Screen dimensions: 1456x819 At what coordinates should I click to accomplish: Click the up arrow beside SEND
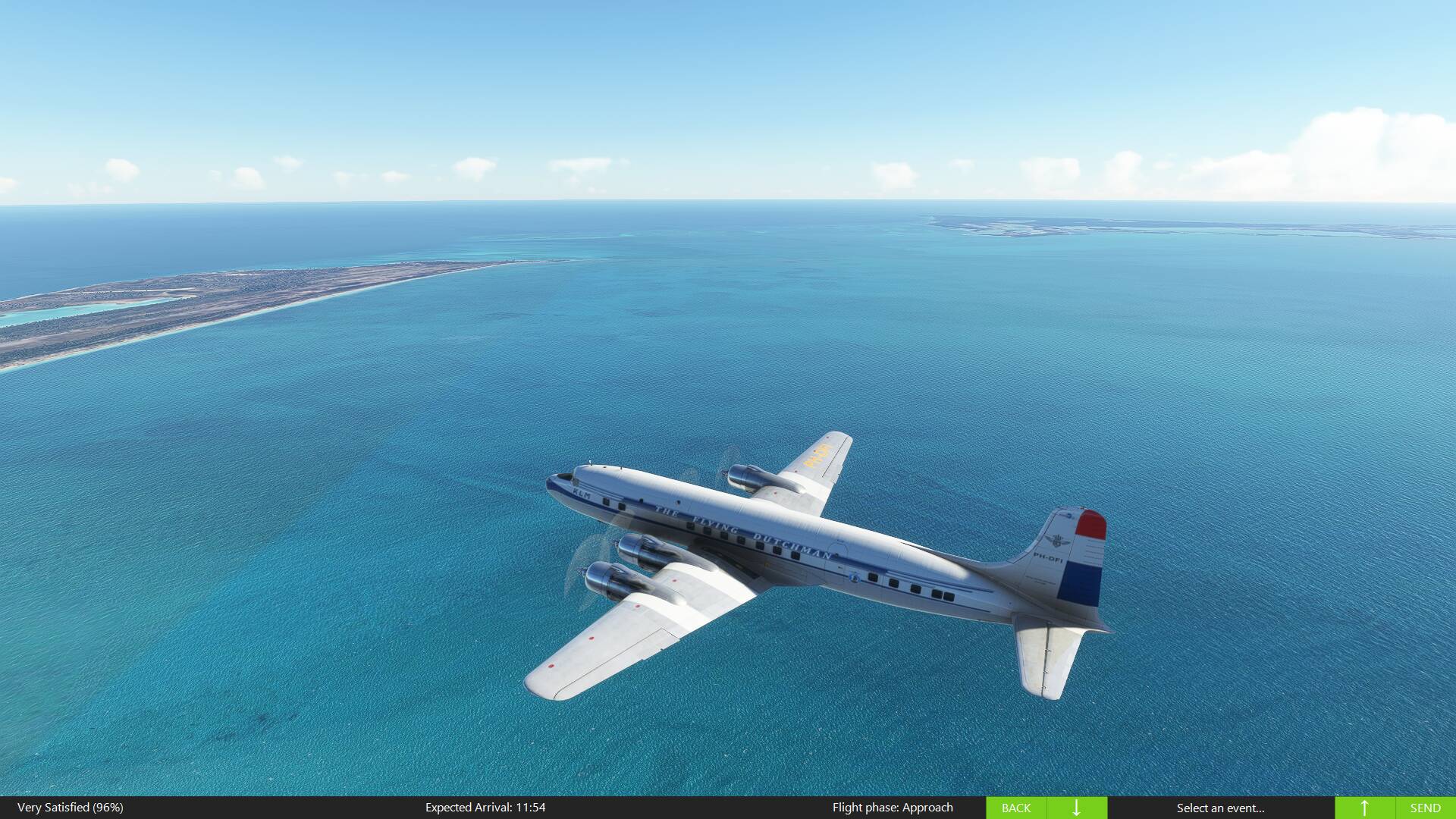click(1364, 808)
